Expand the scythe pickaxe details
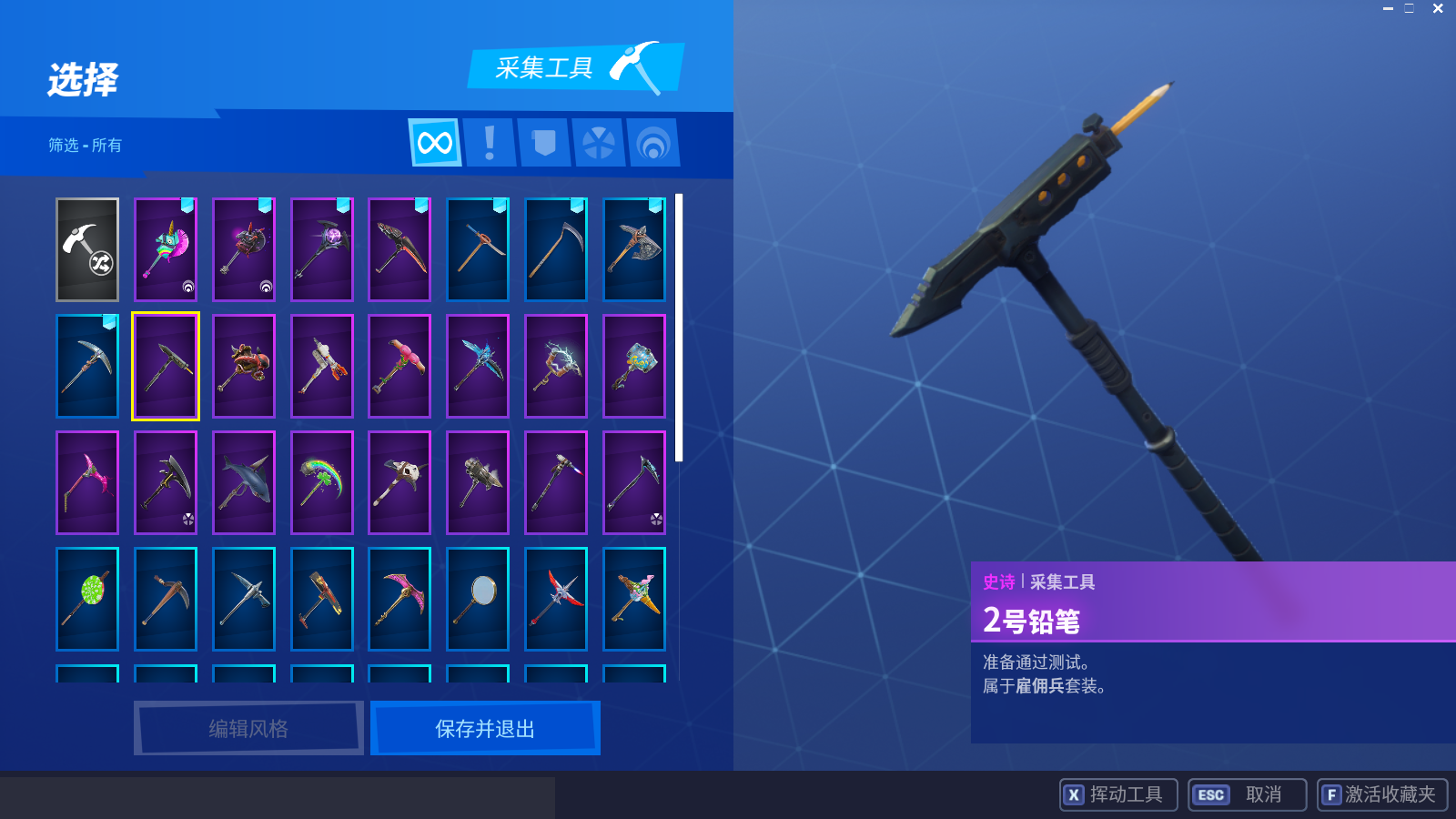1456x819 pixels. point(555,250)
